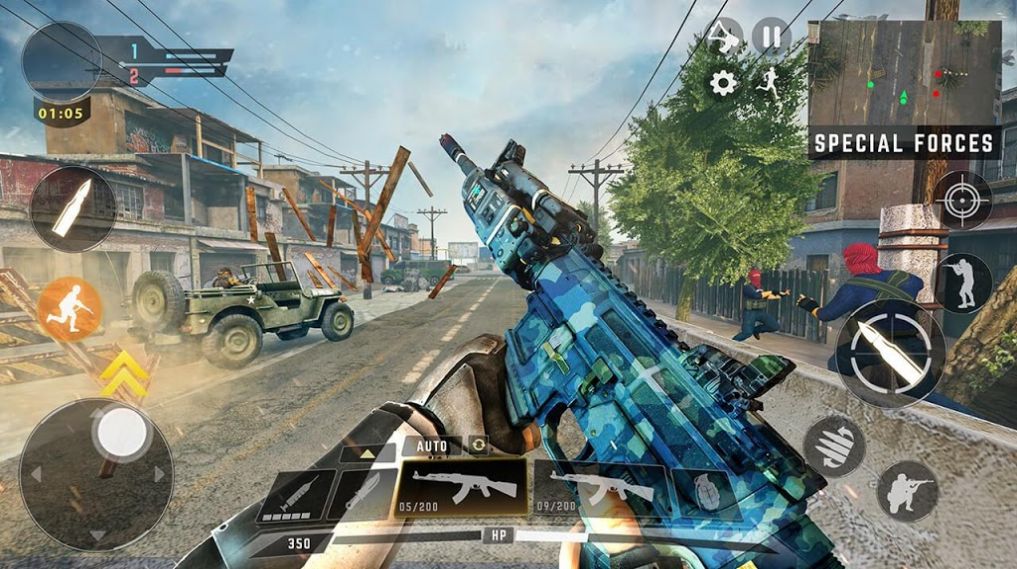Screen dimensions: 1017x569
Task: Activate the crosshair aim button
Action: [963, 200]
